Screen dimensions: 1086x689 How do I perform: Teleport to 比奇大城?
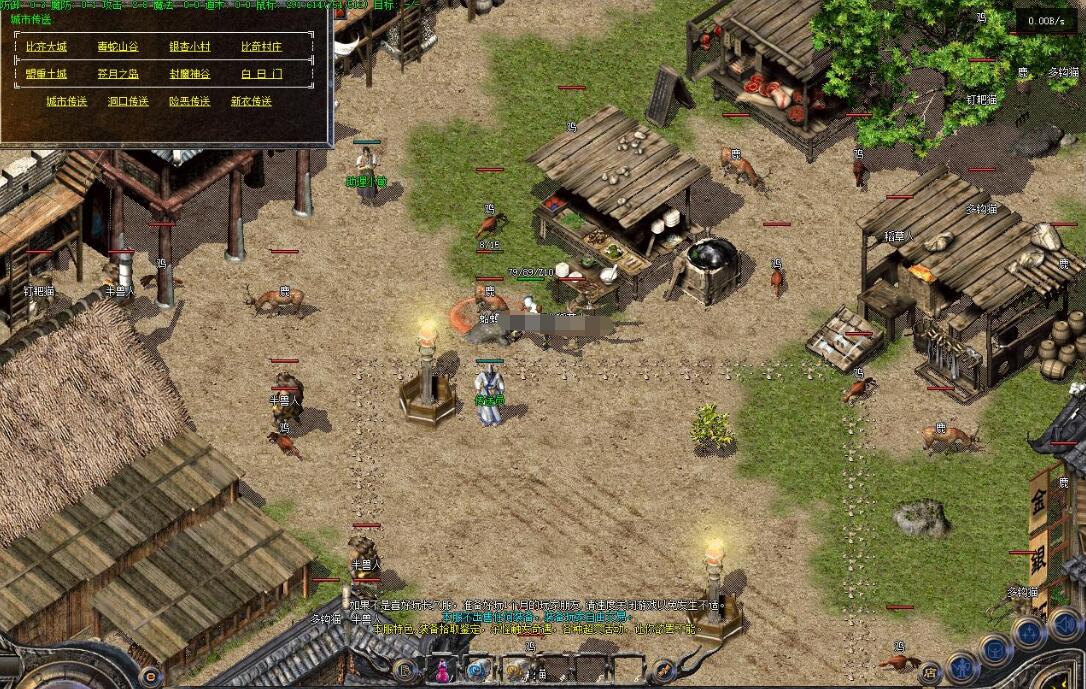[x=45, y=47]
